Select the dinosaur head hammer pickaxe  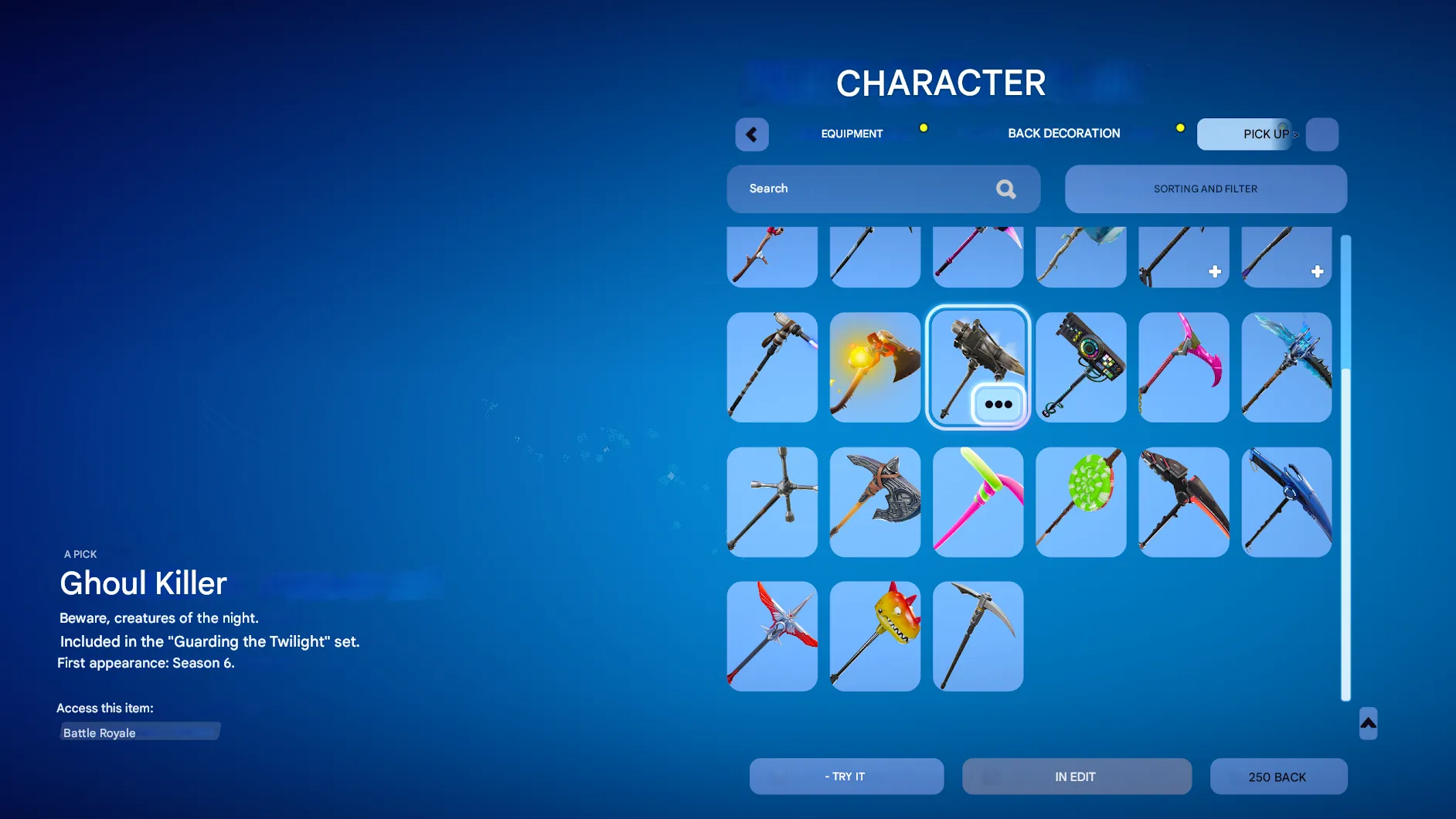[x=874, y=635]
